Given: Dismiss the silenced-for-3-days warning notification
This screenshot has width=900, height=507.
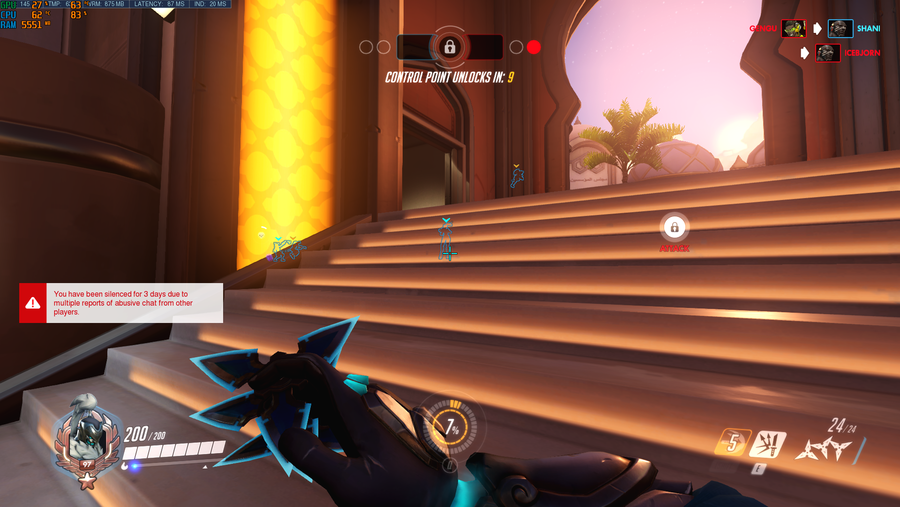Looking at the screenshot, I should (x=121, y=302).
